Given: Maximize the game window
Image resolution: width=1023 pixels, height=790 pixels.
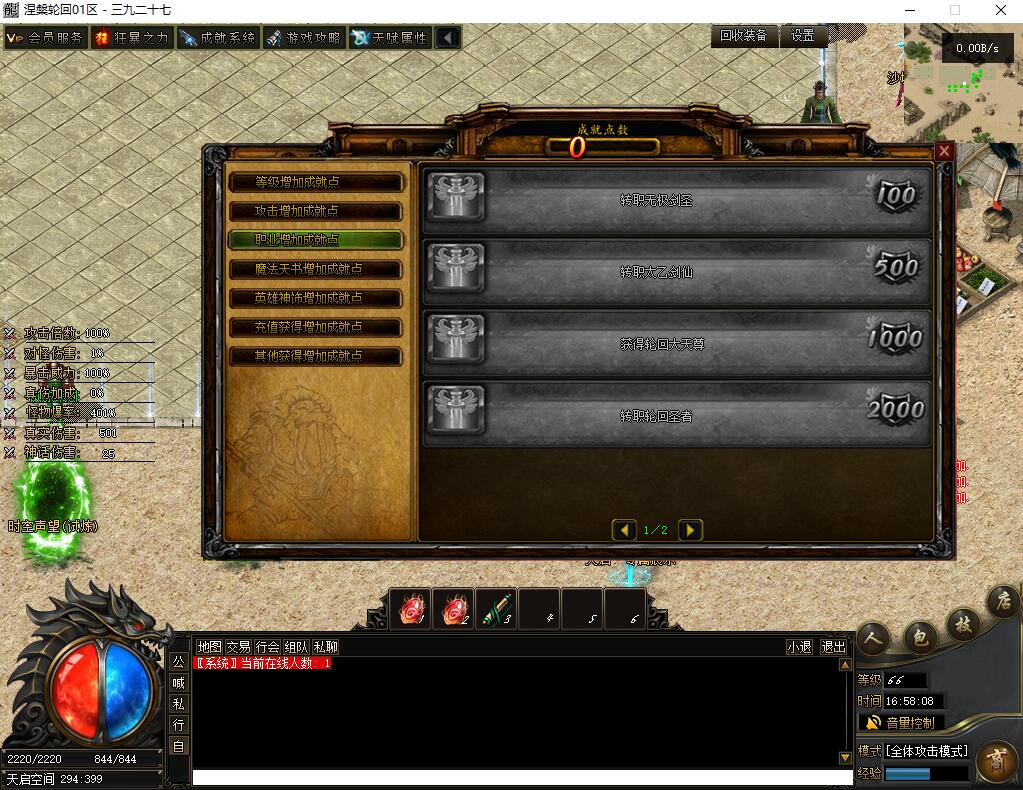Looking at the screenshot, I should click(x=955, y=10).
